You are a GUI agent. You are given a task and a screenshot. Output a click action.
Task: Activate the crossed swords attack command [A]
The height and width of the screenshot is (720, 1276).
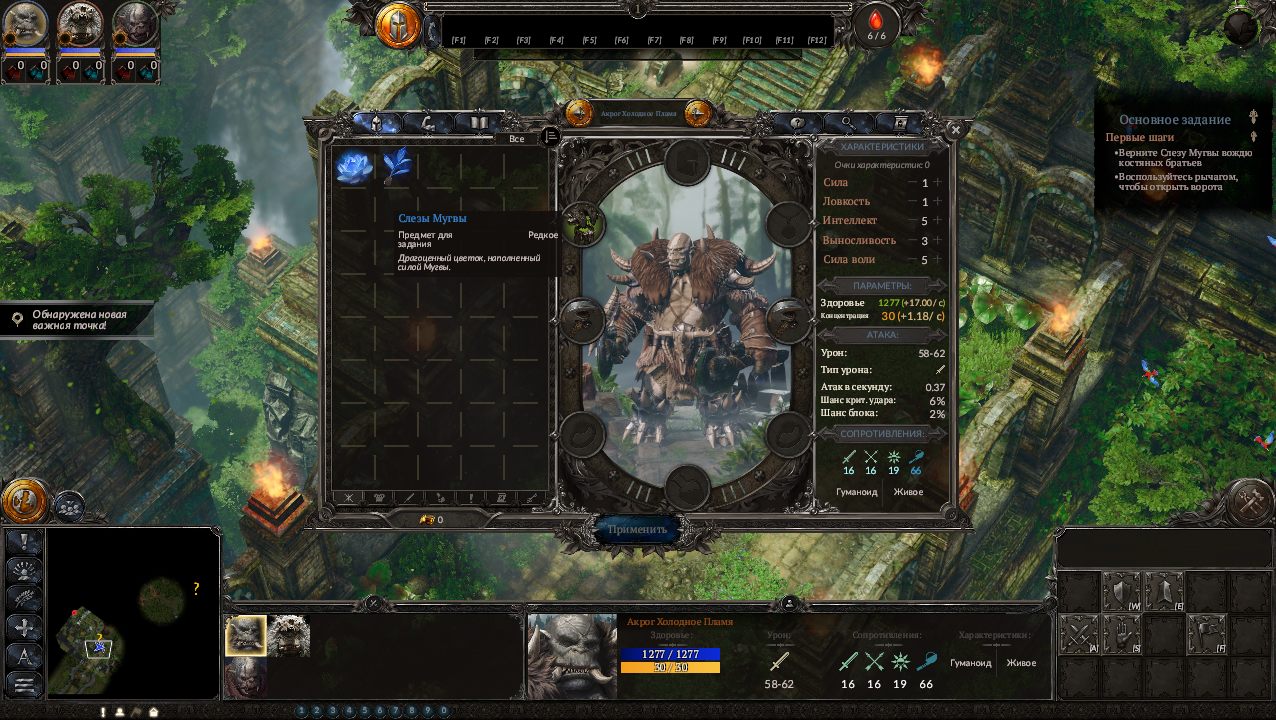1078,634
